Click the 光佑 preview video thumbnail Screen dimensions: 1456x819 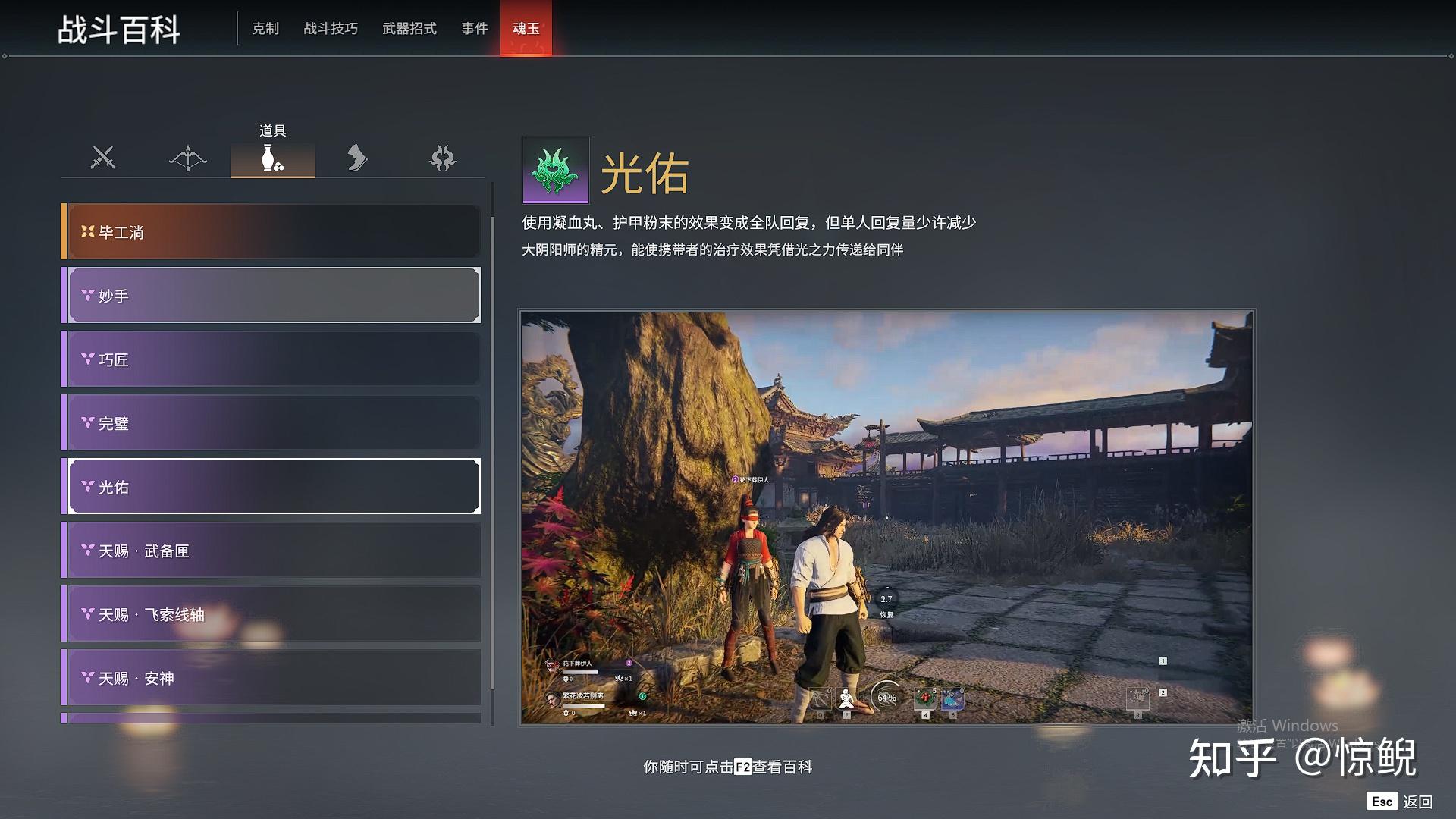[886, 517]
